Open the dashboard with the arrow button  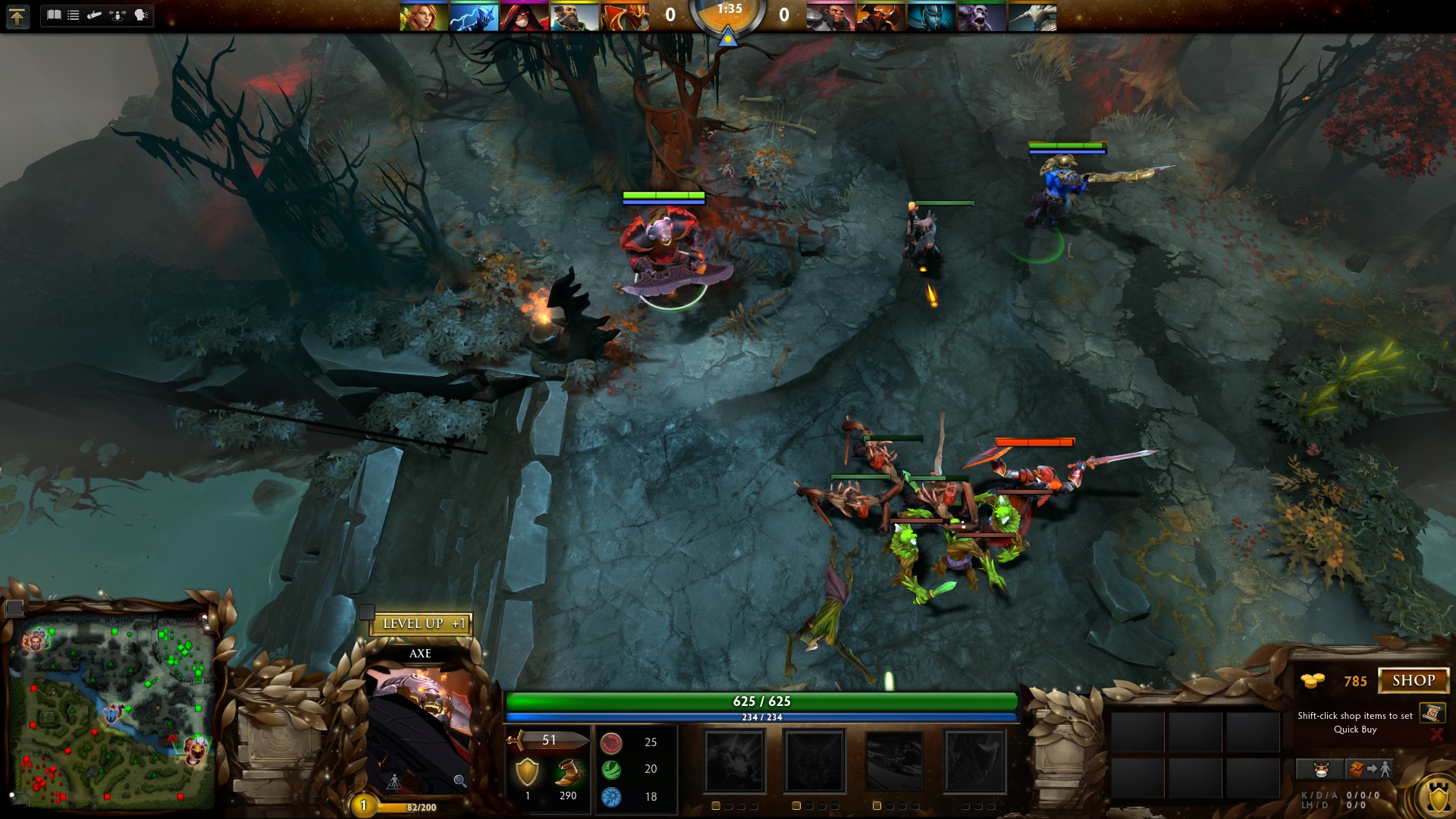pos(17,16)
